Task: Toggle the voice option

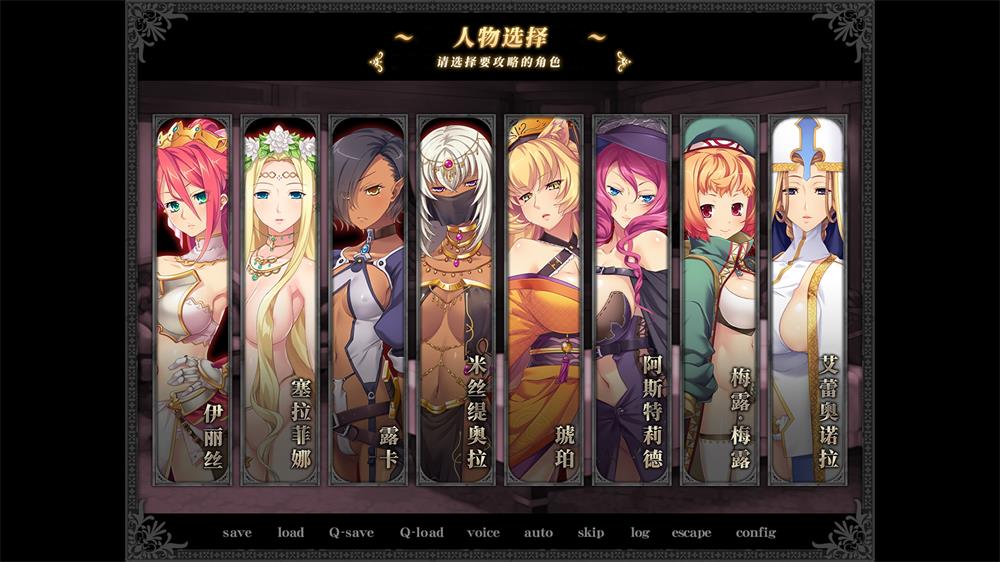Action: (483, 533)
